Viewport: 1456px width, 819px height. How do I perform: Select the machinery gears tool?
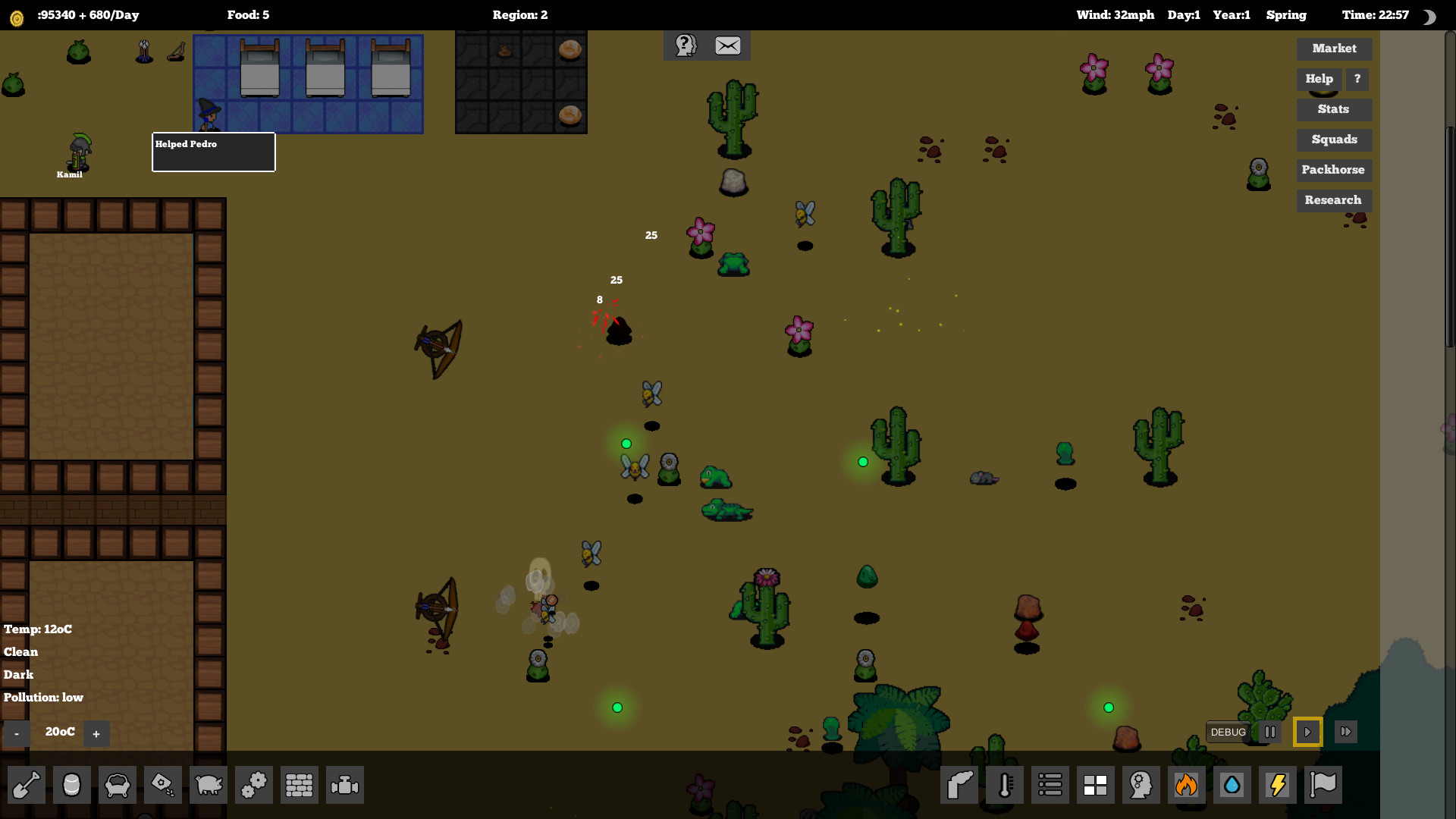(x=253, y=785)
